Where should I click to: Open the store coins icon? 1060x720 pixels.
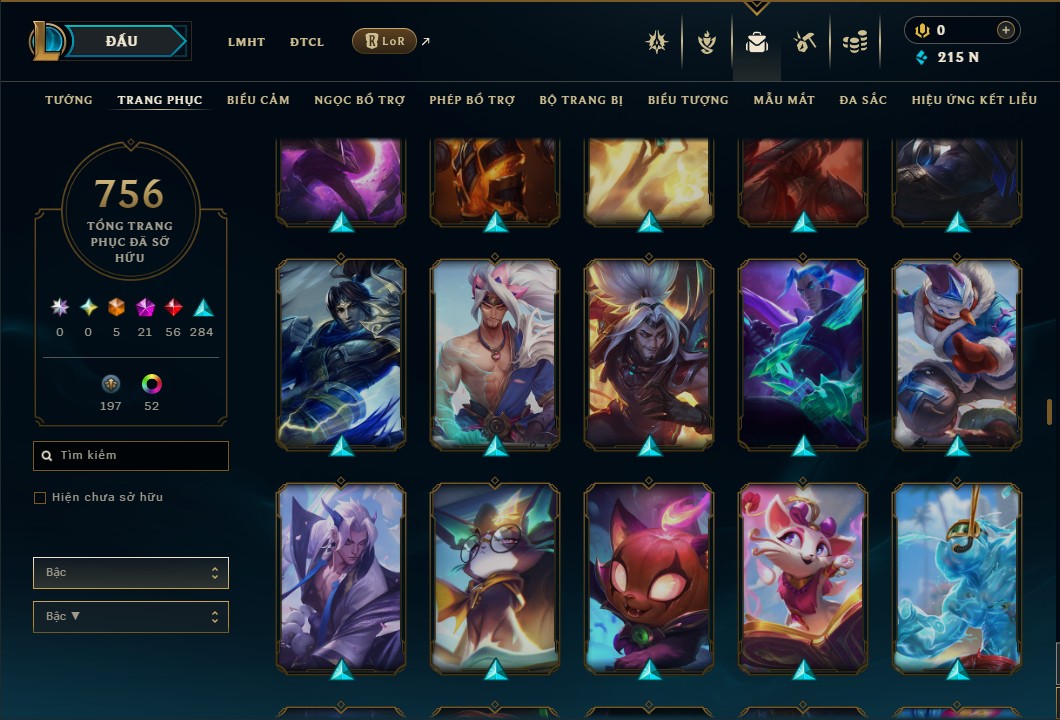(x=854, y=42)
